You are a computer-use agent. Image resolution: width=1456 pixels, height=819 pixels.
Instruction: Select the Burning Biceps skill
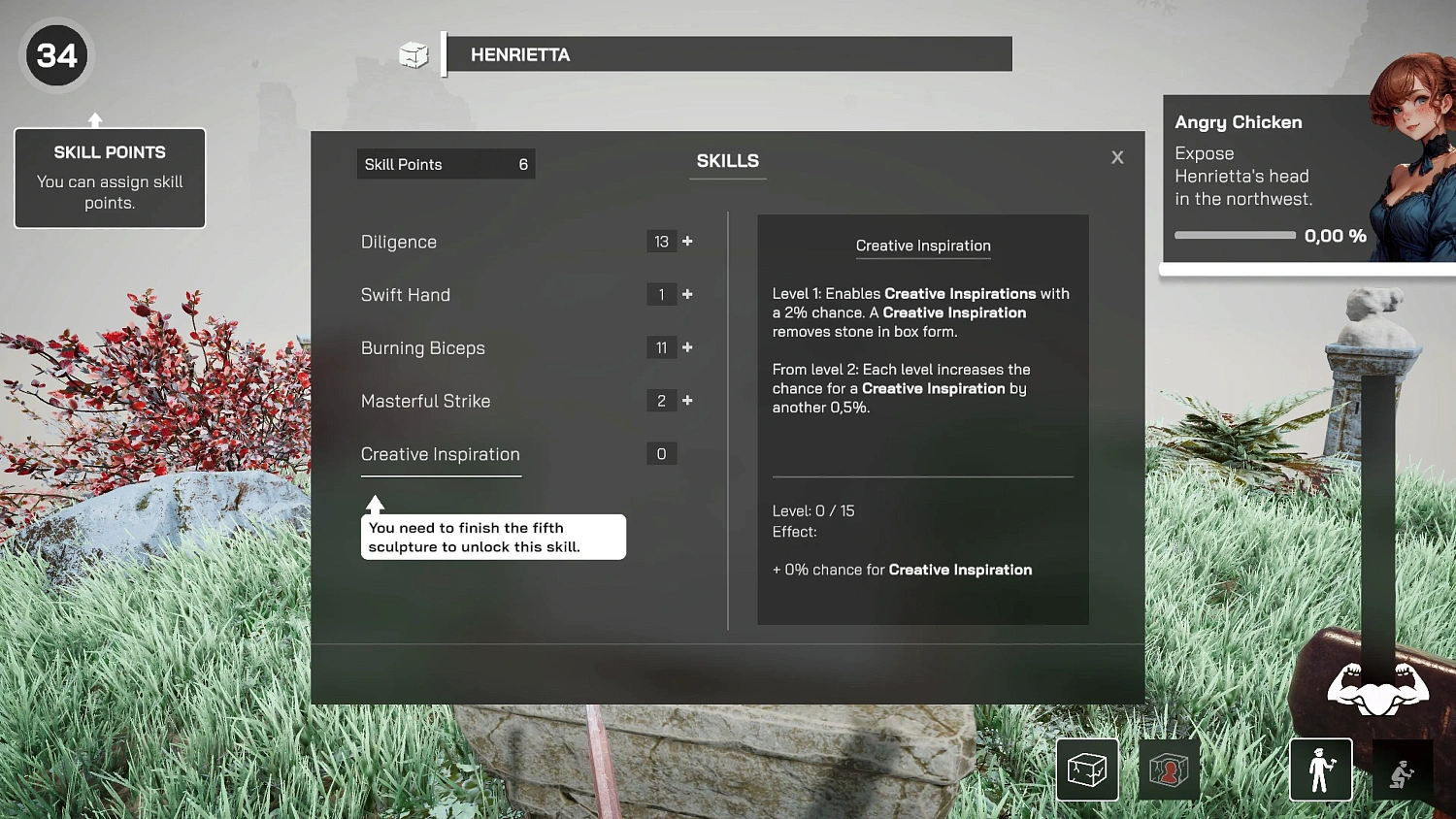pyautogui.click(x=422, y=347)
